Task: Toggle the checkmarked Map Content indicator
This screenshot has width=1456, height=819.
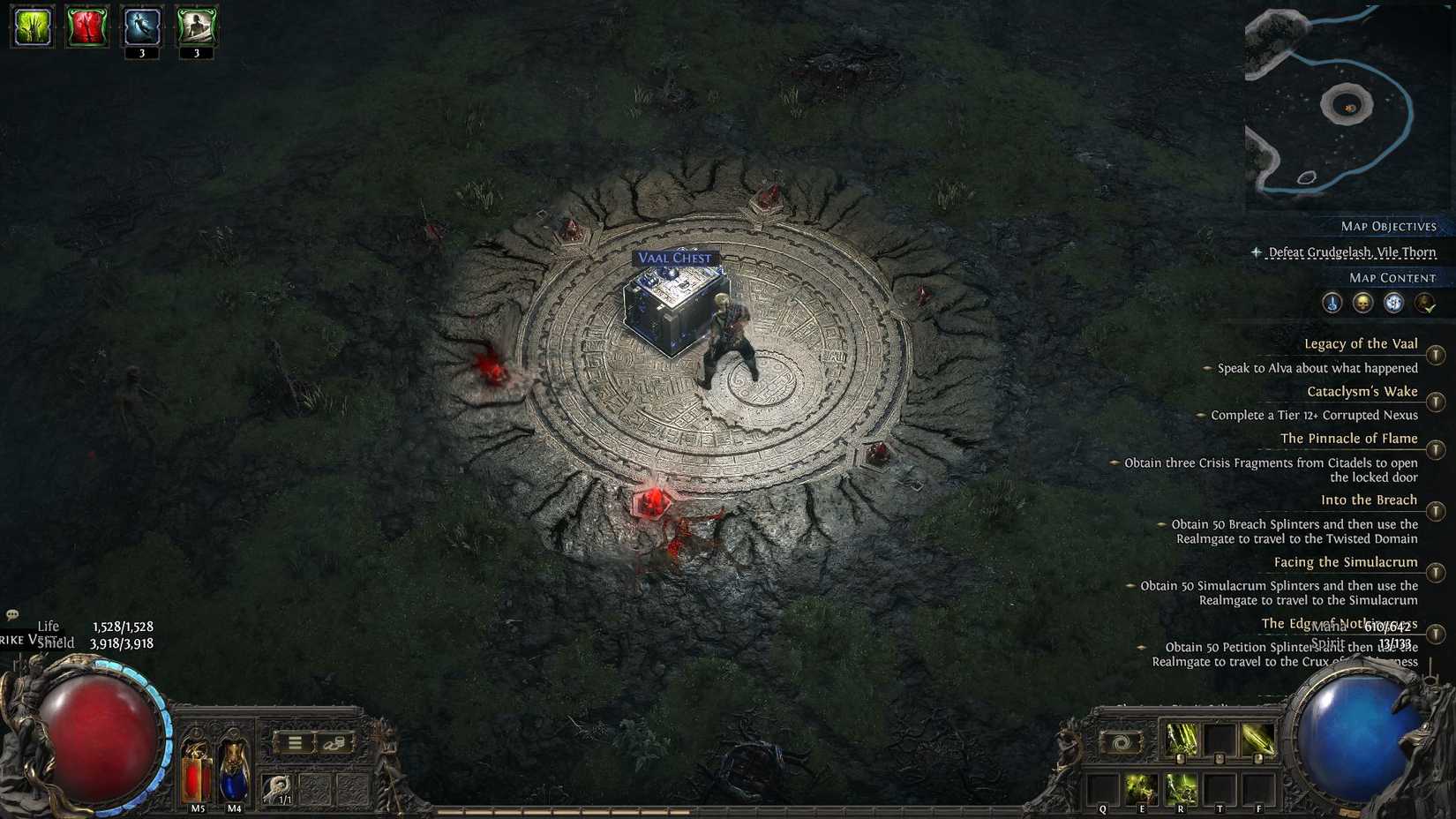Action: [x=1424, y=303]
